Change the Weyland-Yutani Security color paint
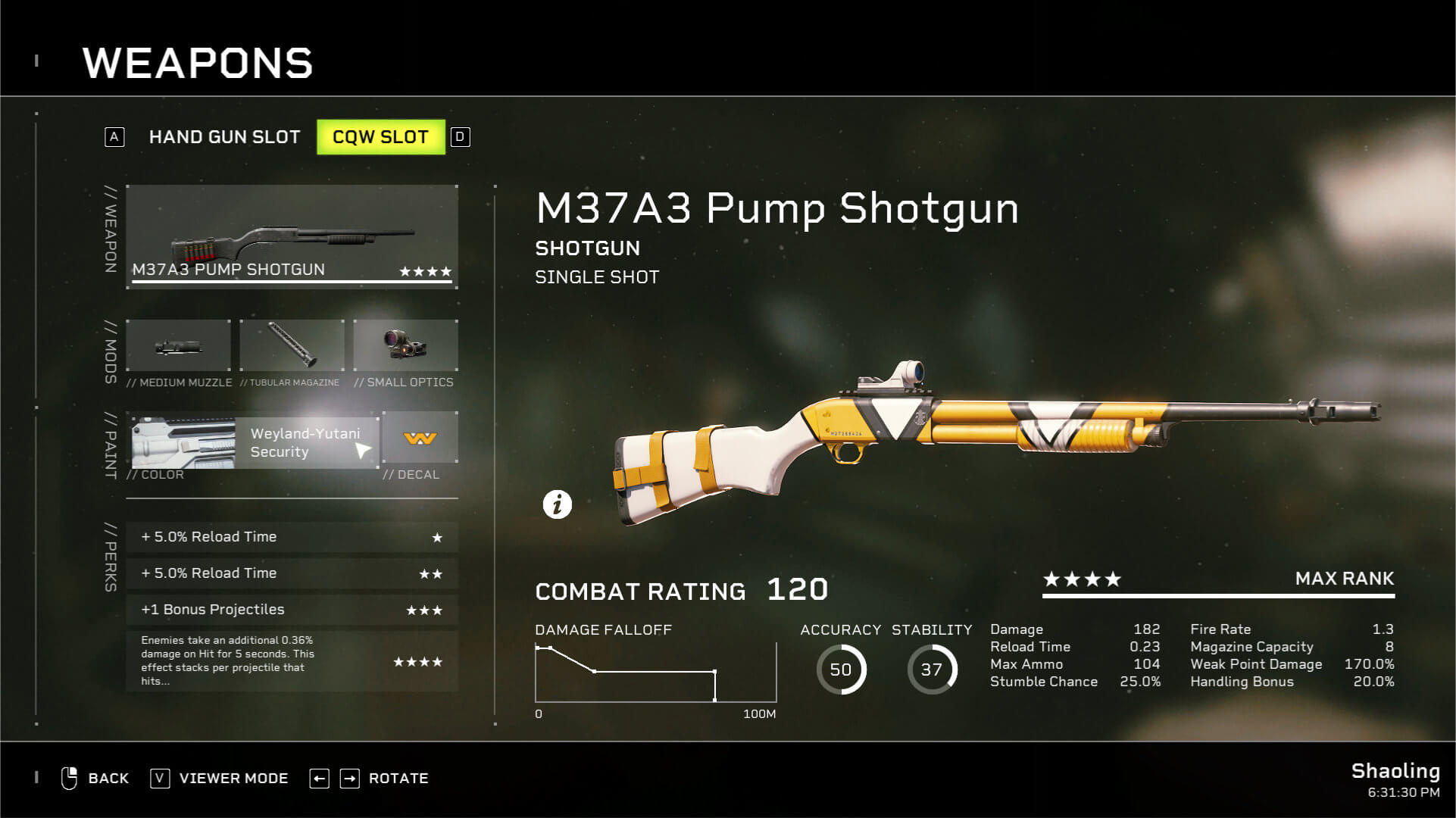This screenshot has width=1456, height=818. coord(254,442)
